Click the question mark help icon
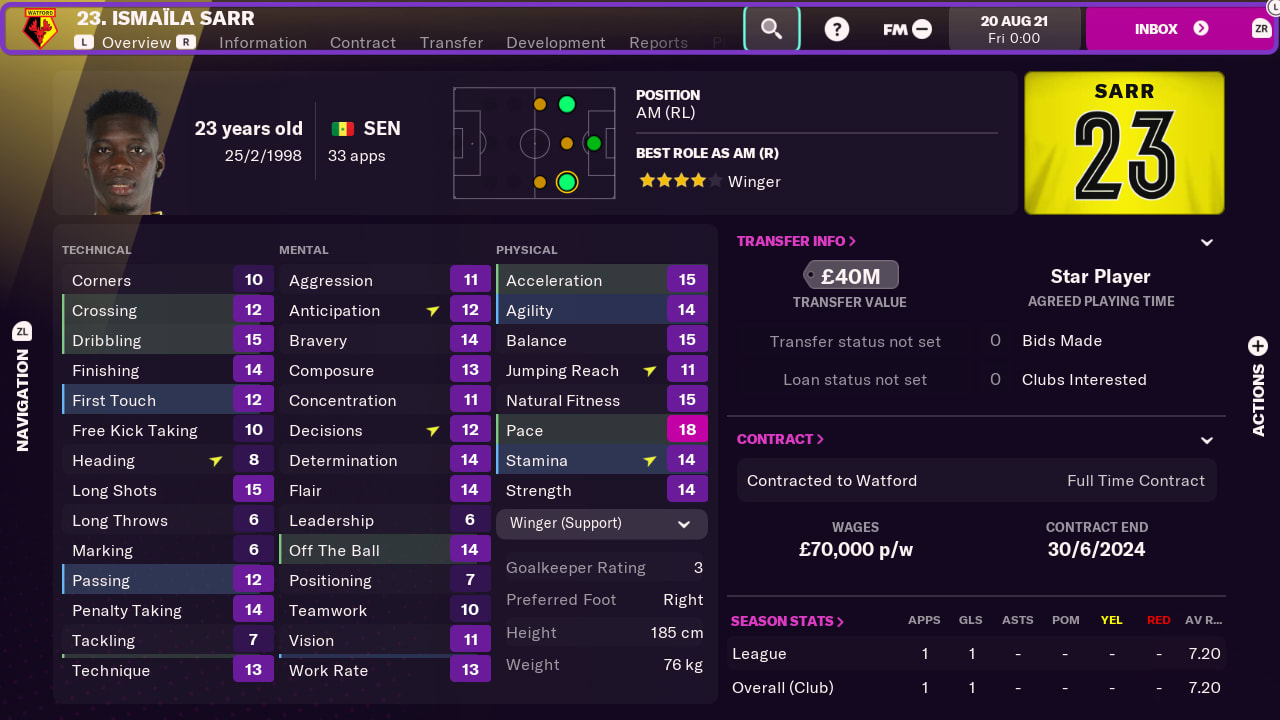The width and height of the screenshot is (1280, 720). pos(836,28)
